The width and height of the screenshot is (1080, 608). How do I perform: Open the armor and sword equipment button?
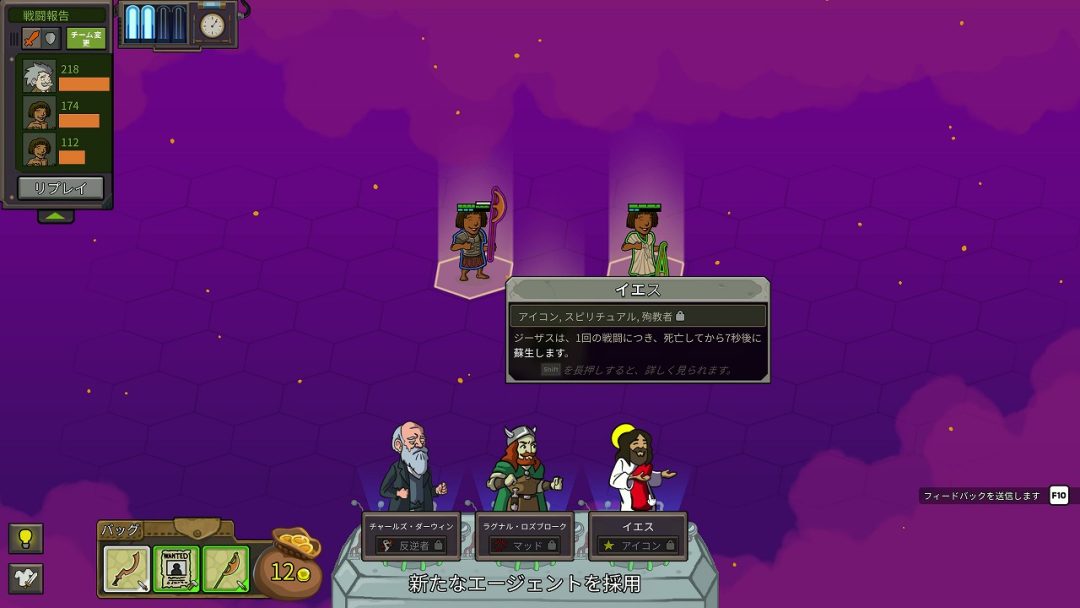coord(25,578)
